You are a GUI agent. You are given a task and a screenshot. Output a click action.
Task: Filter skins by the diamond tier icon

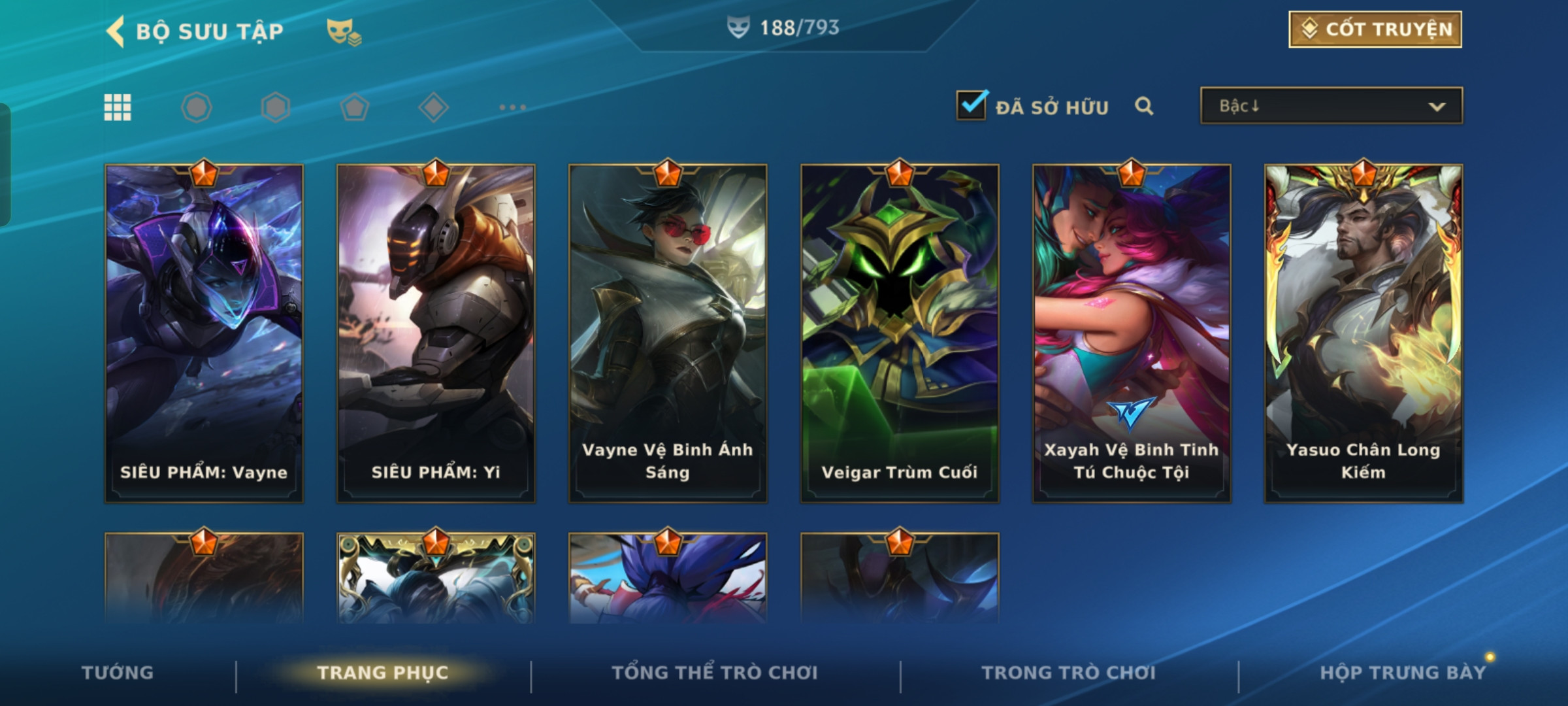tap(433, 107)
